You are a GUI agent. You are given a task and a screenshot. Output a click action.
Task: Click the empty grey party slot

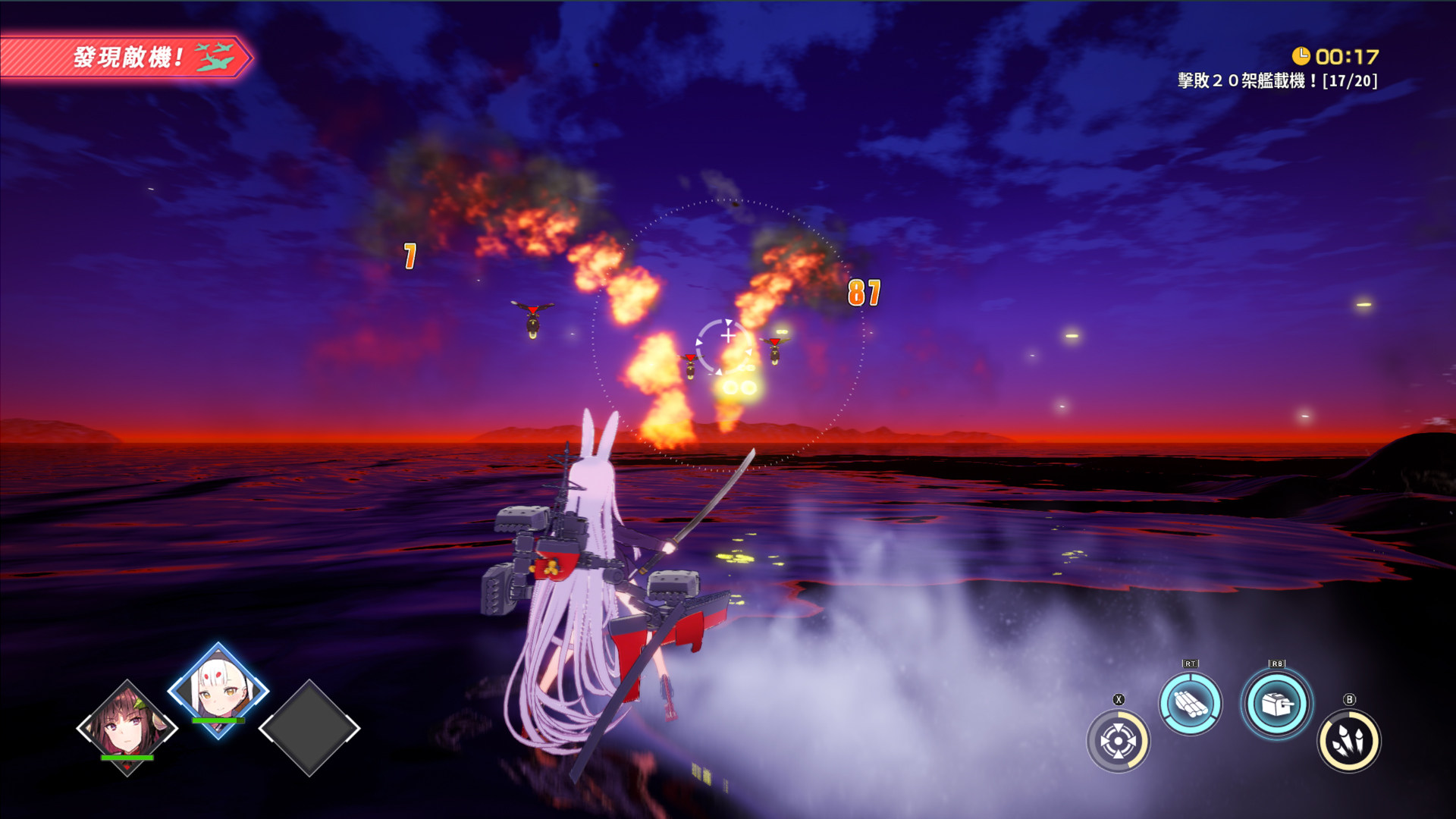tap(309, 727)
